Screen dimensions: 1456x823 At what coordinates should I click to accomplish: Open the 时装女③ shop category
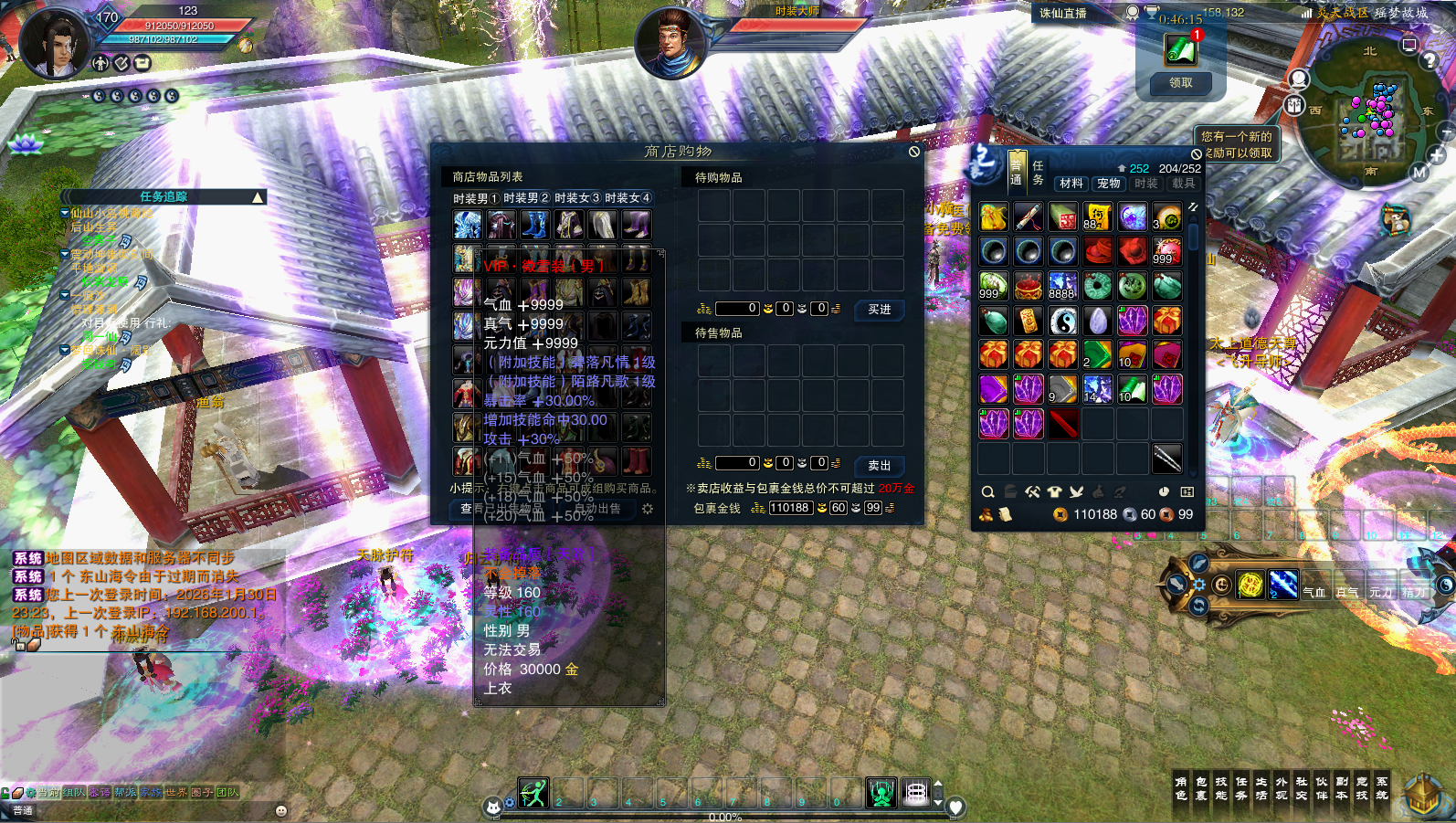point(577,198)
